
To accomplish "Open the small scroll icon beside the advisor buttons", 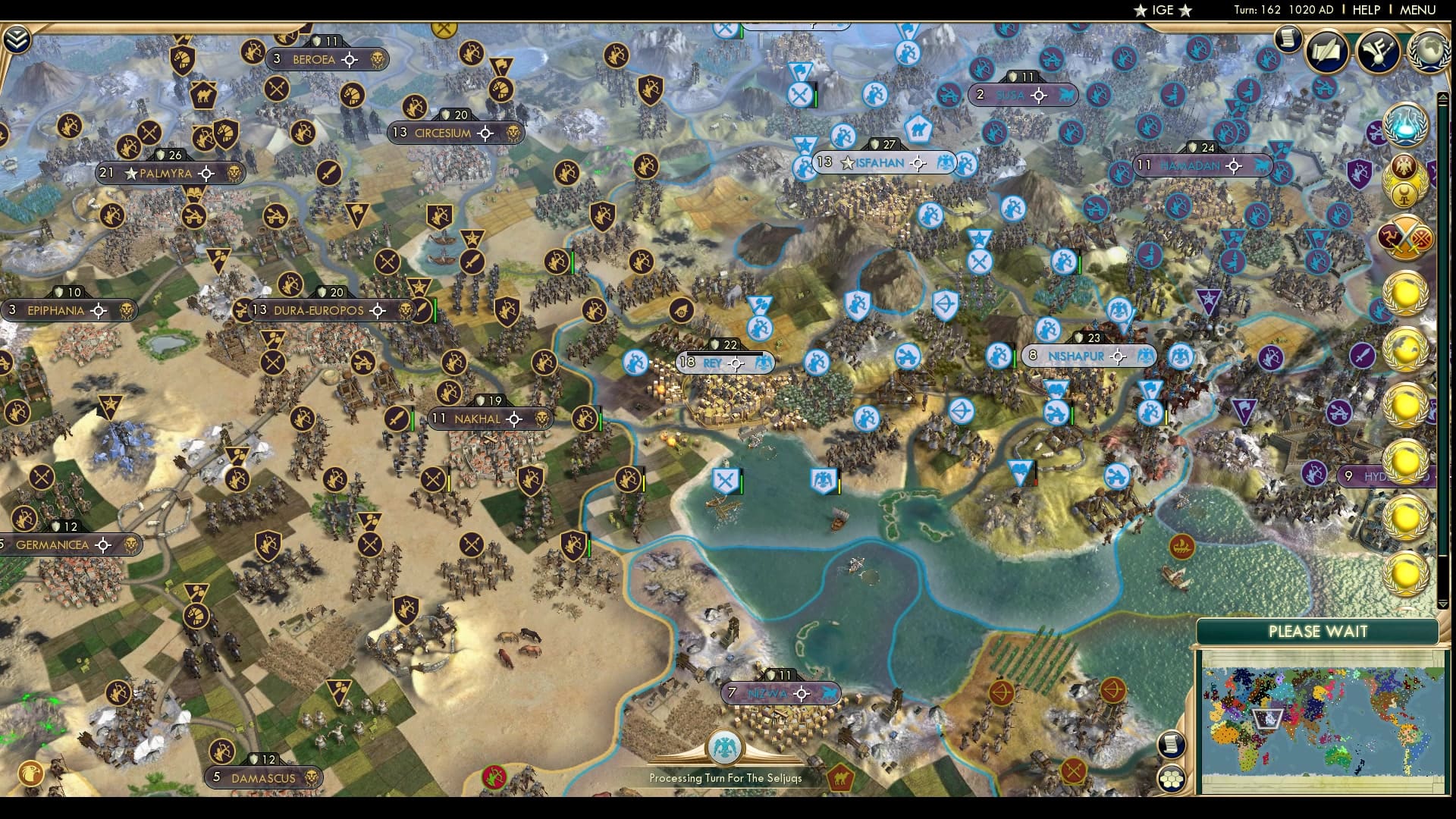I will [x=1287, y=38].
